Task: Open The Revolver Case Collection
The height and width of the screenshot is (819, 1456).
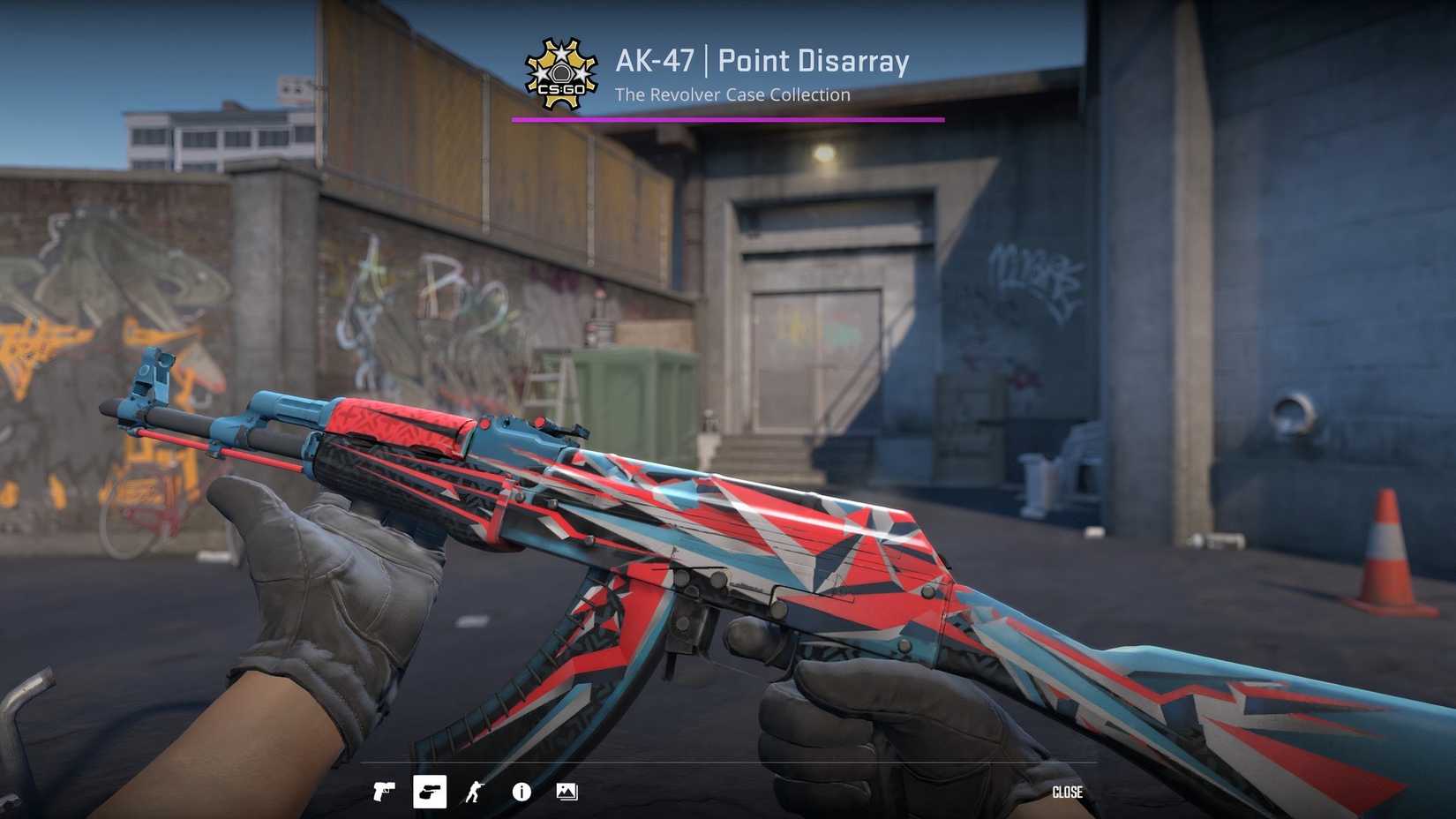Action: [x=732, y=94]
